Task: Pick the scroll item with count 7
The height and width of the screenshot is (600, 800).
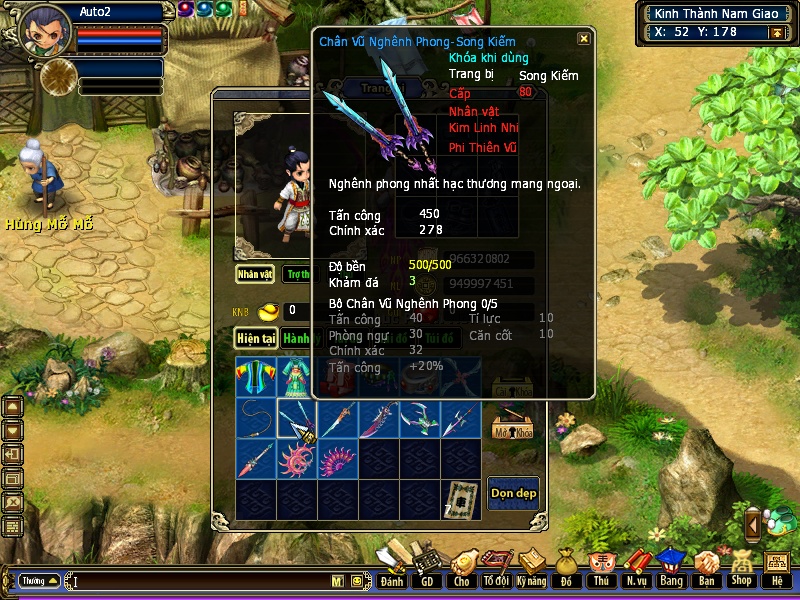Action: coord(460,500)
